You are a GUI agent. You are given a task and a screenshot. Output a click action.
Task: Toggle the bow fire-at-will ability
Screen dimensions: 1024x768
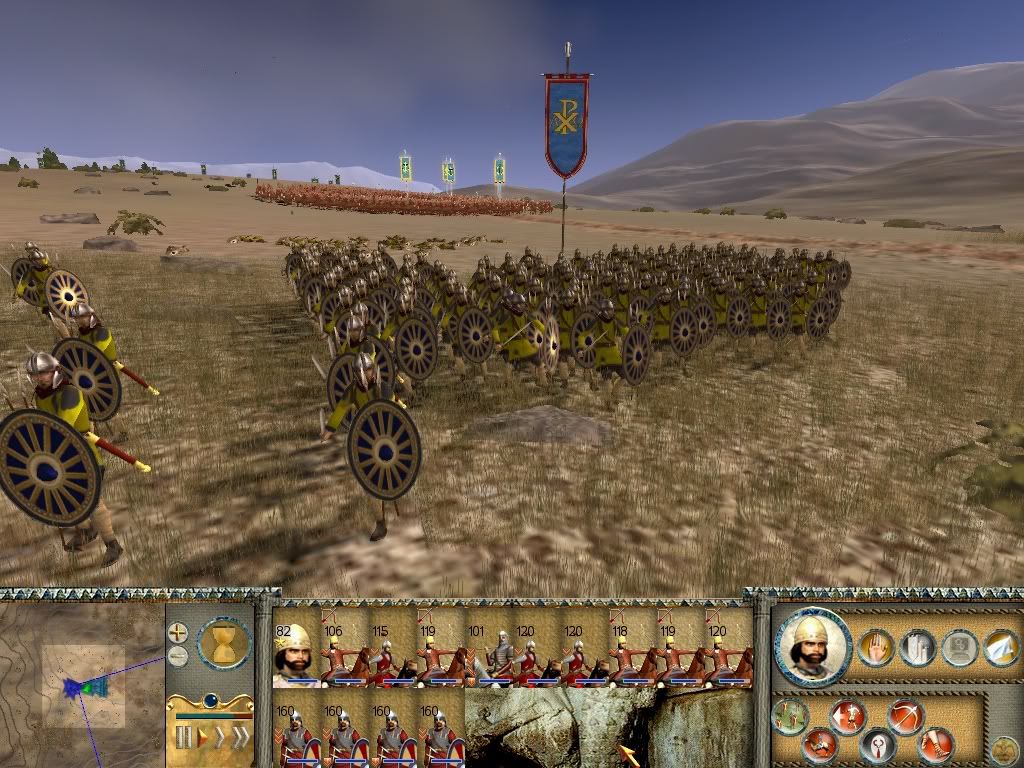(905, 716)
